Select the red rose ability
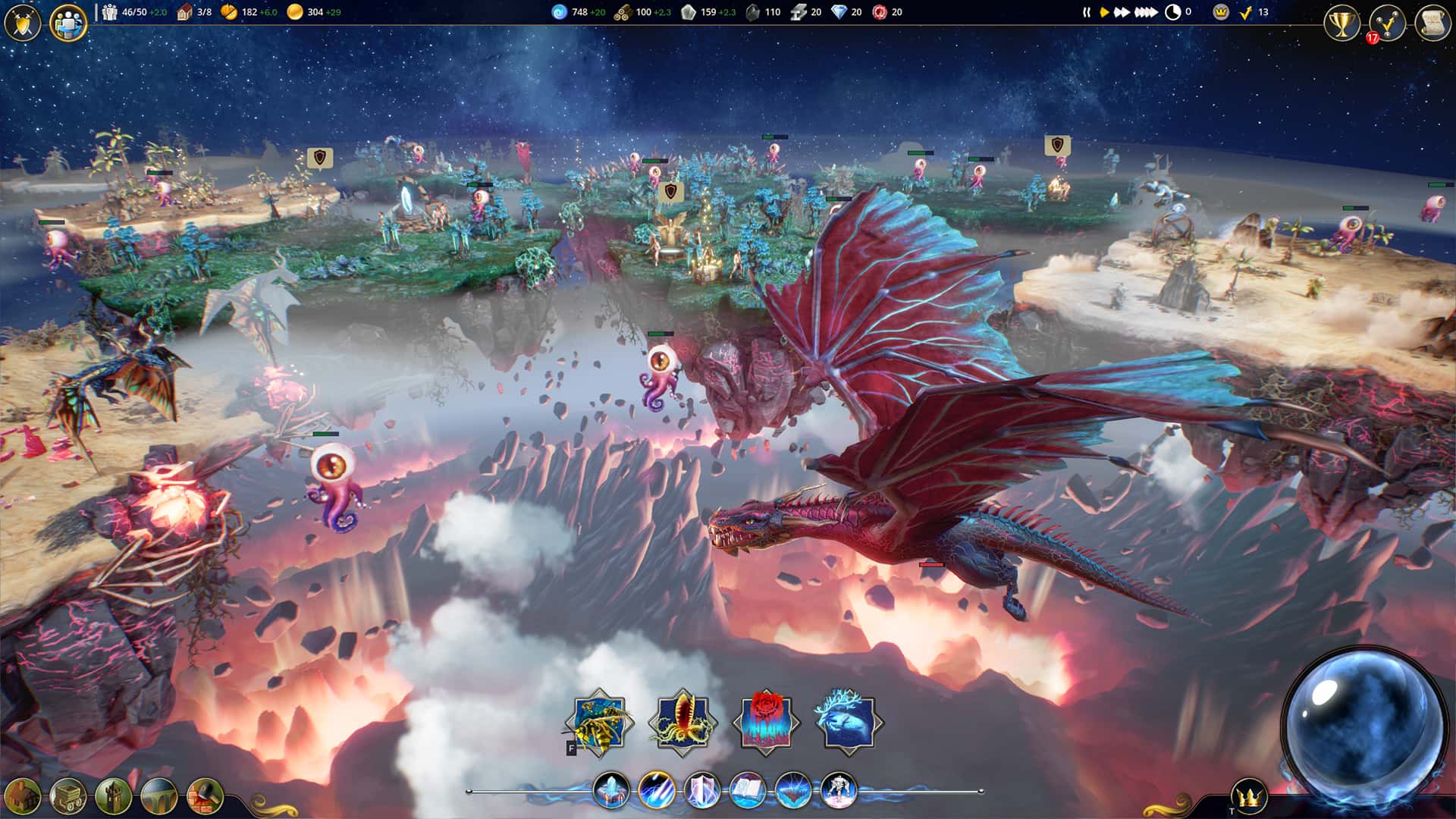Screen dimensions: 1456x819 pyautogui.click(x=766, y=723)
